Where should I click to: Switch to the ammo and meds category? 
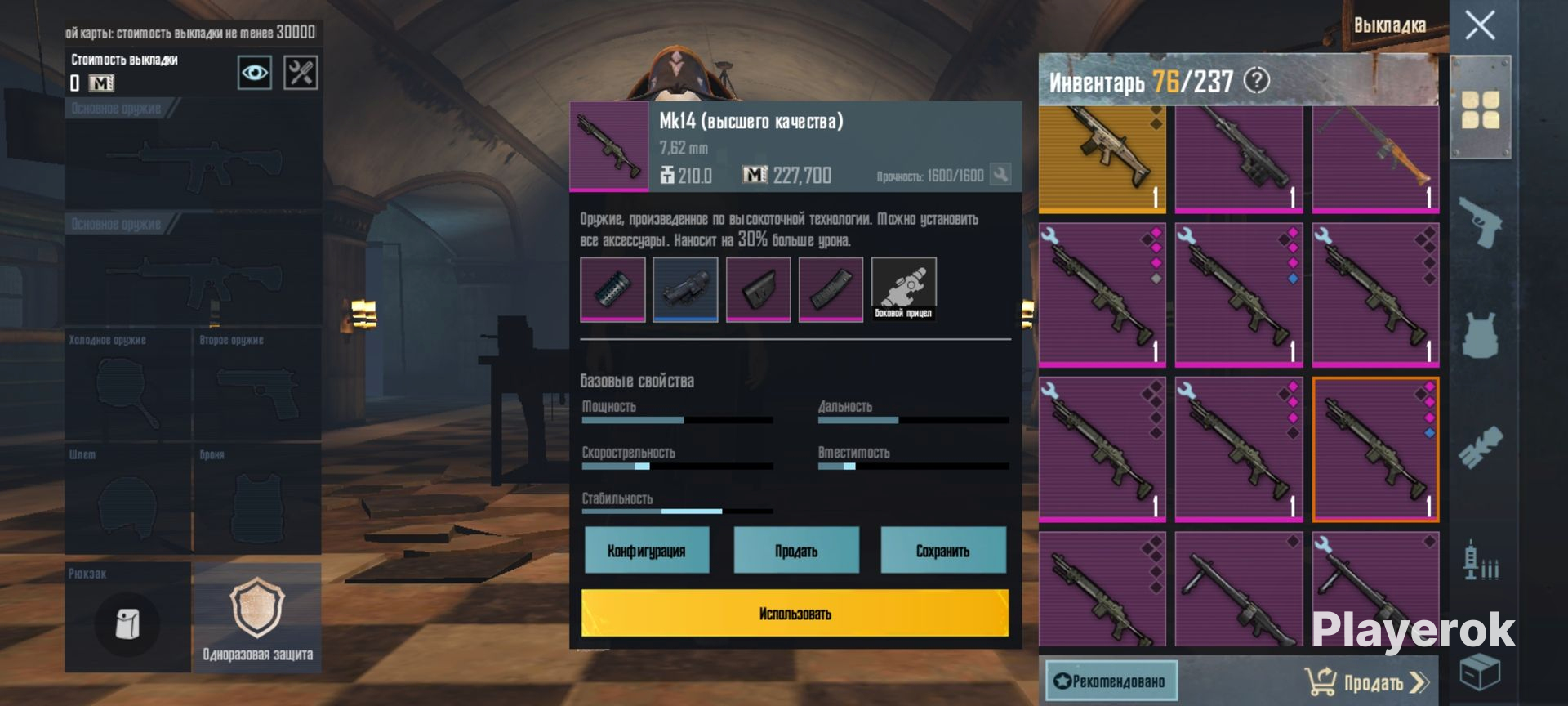pos(1480,561)
